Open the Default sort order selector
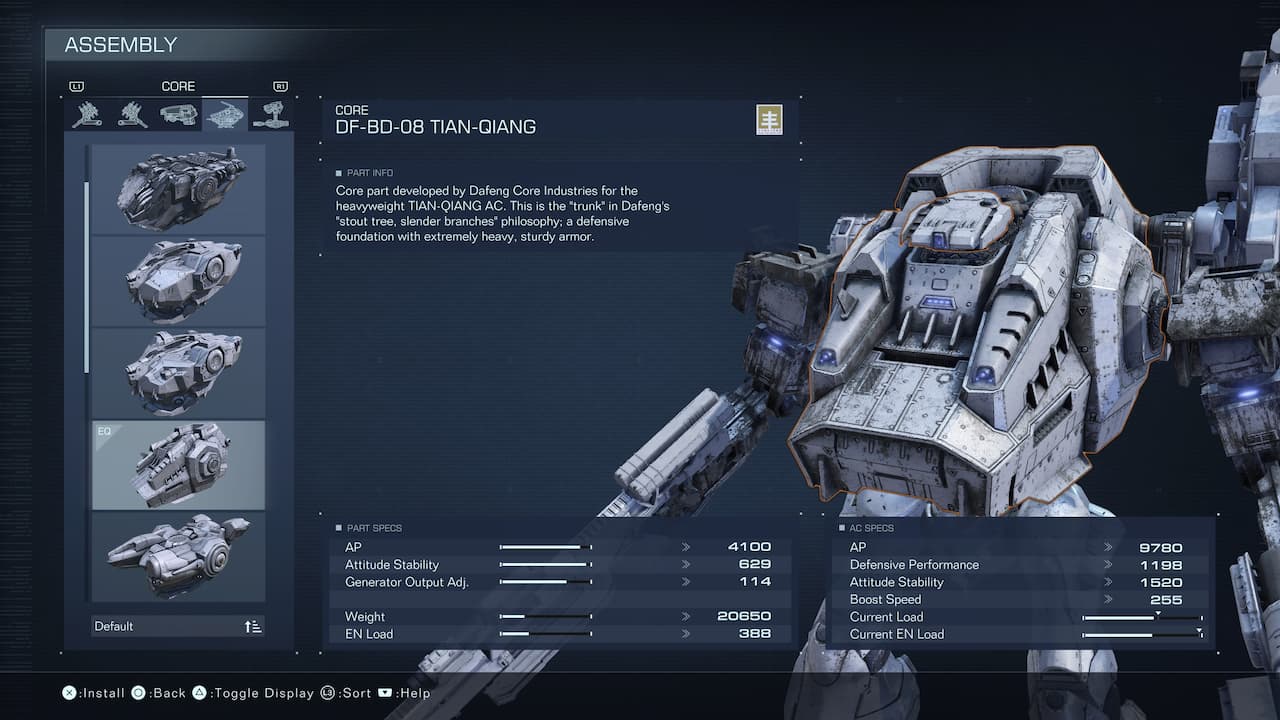Screen dimensions: 1280x720 (x=178, y=626)
